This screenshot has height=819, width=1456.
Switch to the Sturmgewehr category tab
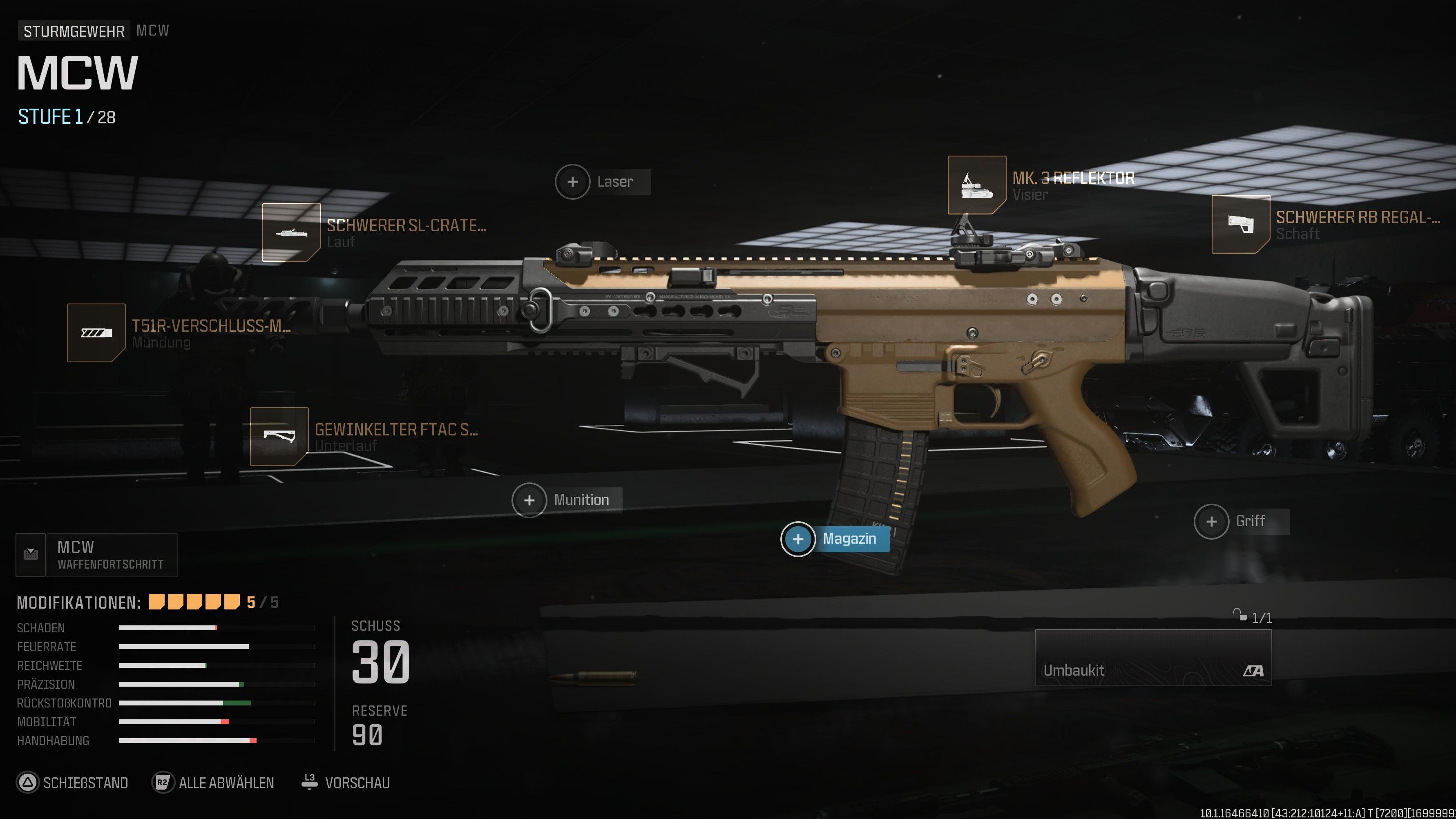74,31
